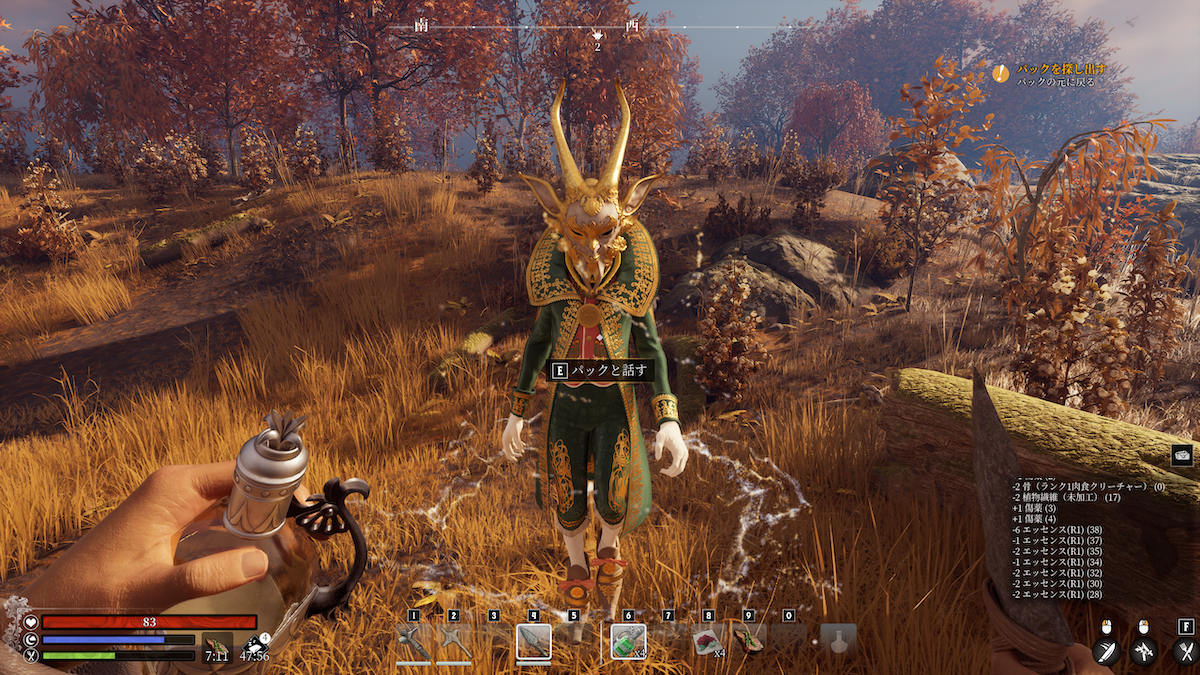Select the pickaxe in hotbar slot 2

pyautogui.click(x=454, y=641)
